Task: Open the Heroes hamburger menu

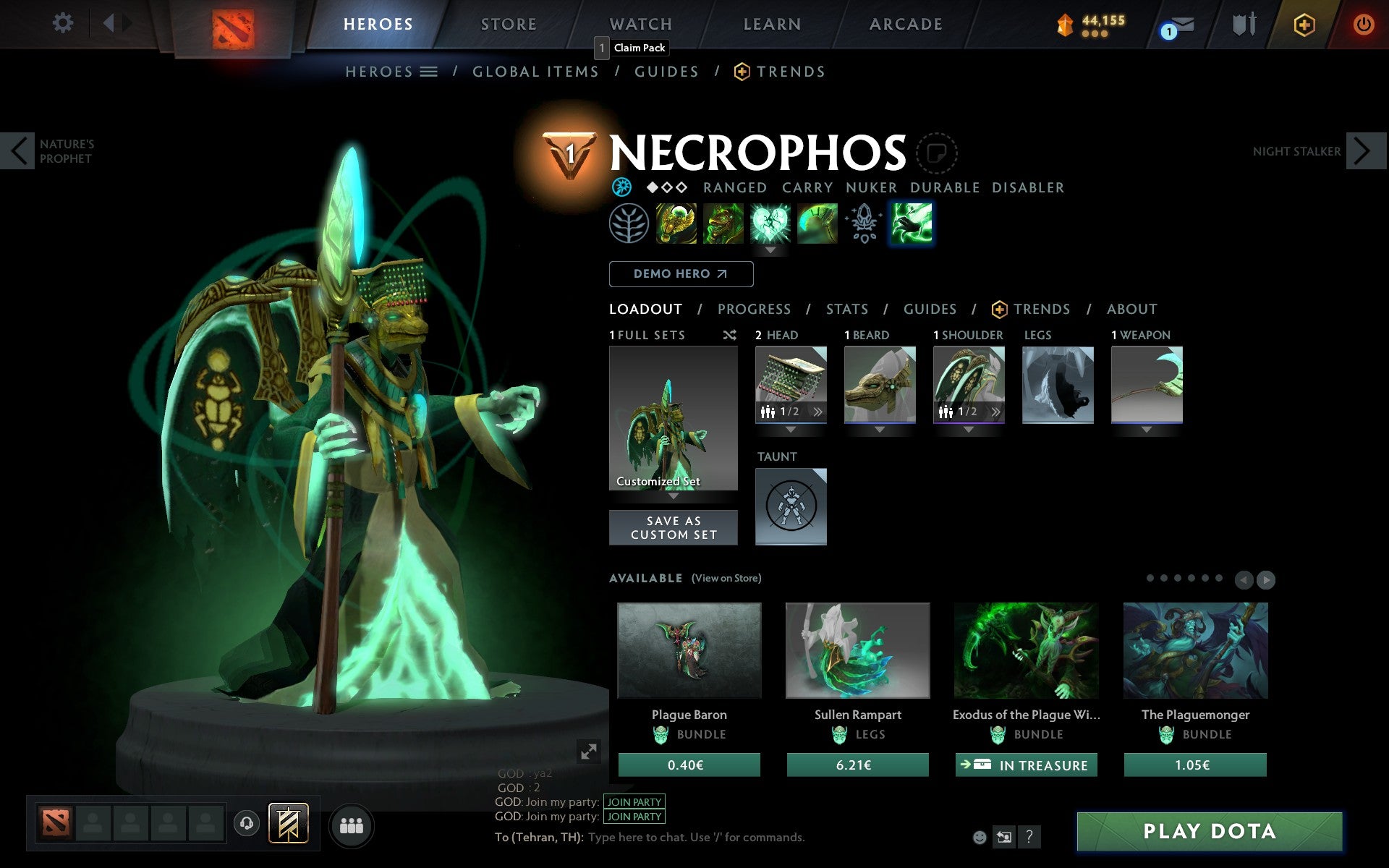Action: coord(428,72)
